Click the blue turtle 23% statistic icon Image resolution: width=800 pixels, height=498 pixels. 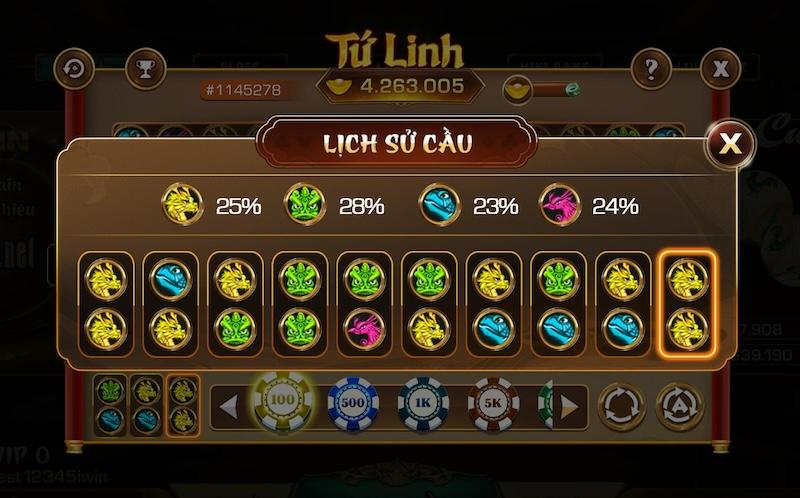[439, 205]
